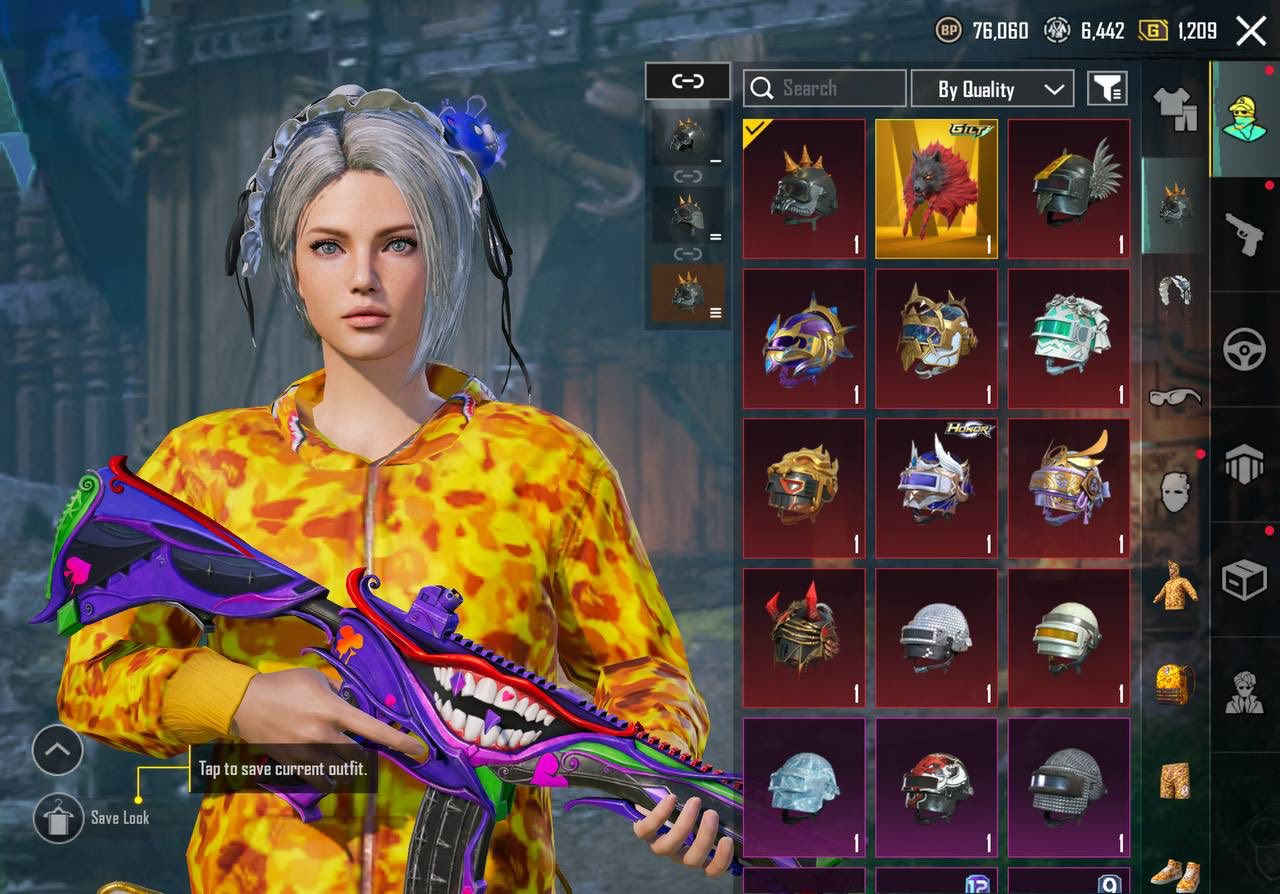Screen dimensions: 1280x894
Task: Select the face mask category
Action: pos(1175,492)
